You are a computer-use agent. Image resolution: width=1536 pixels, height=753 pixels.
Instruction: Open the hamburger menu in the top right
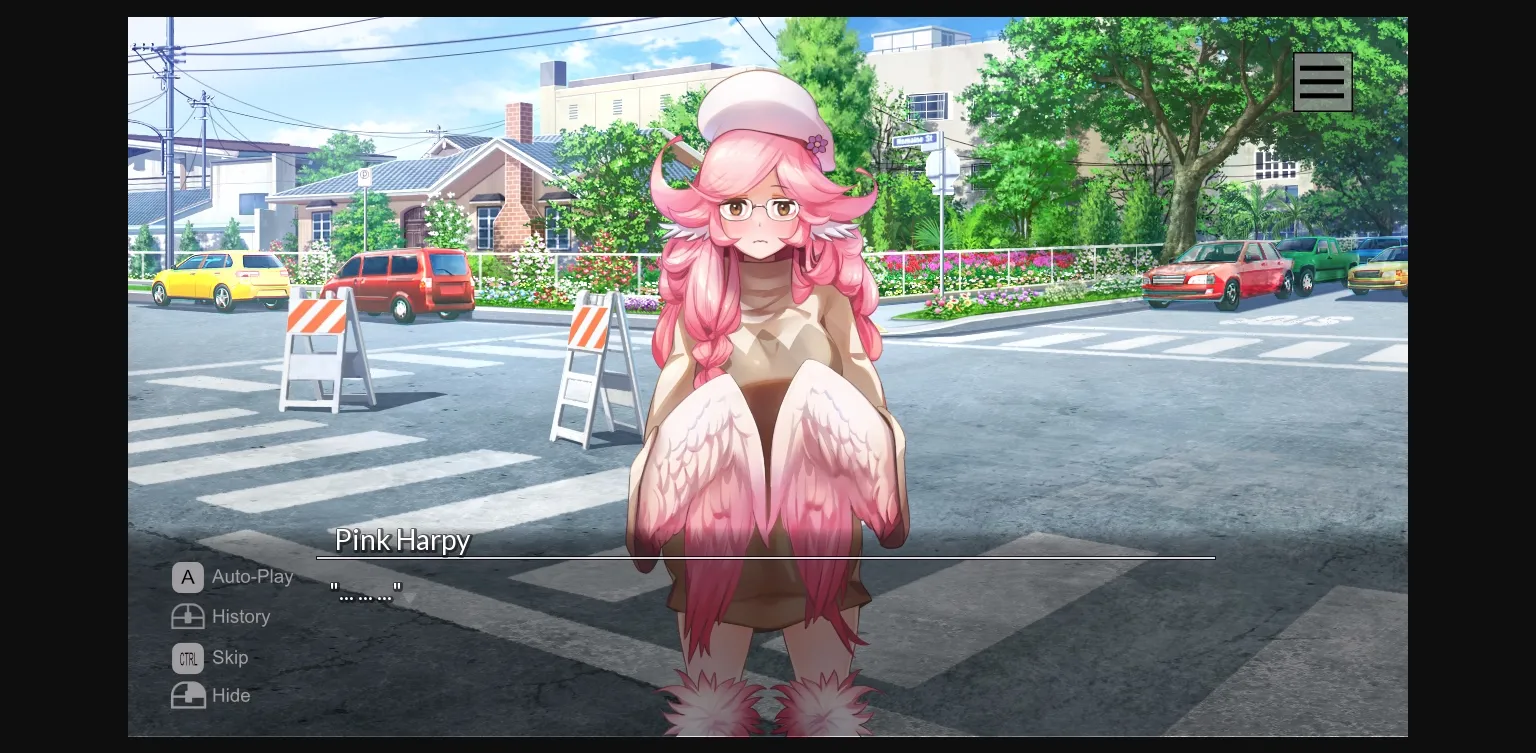(1322, 81)
